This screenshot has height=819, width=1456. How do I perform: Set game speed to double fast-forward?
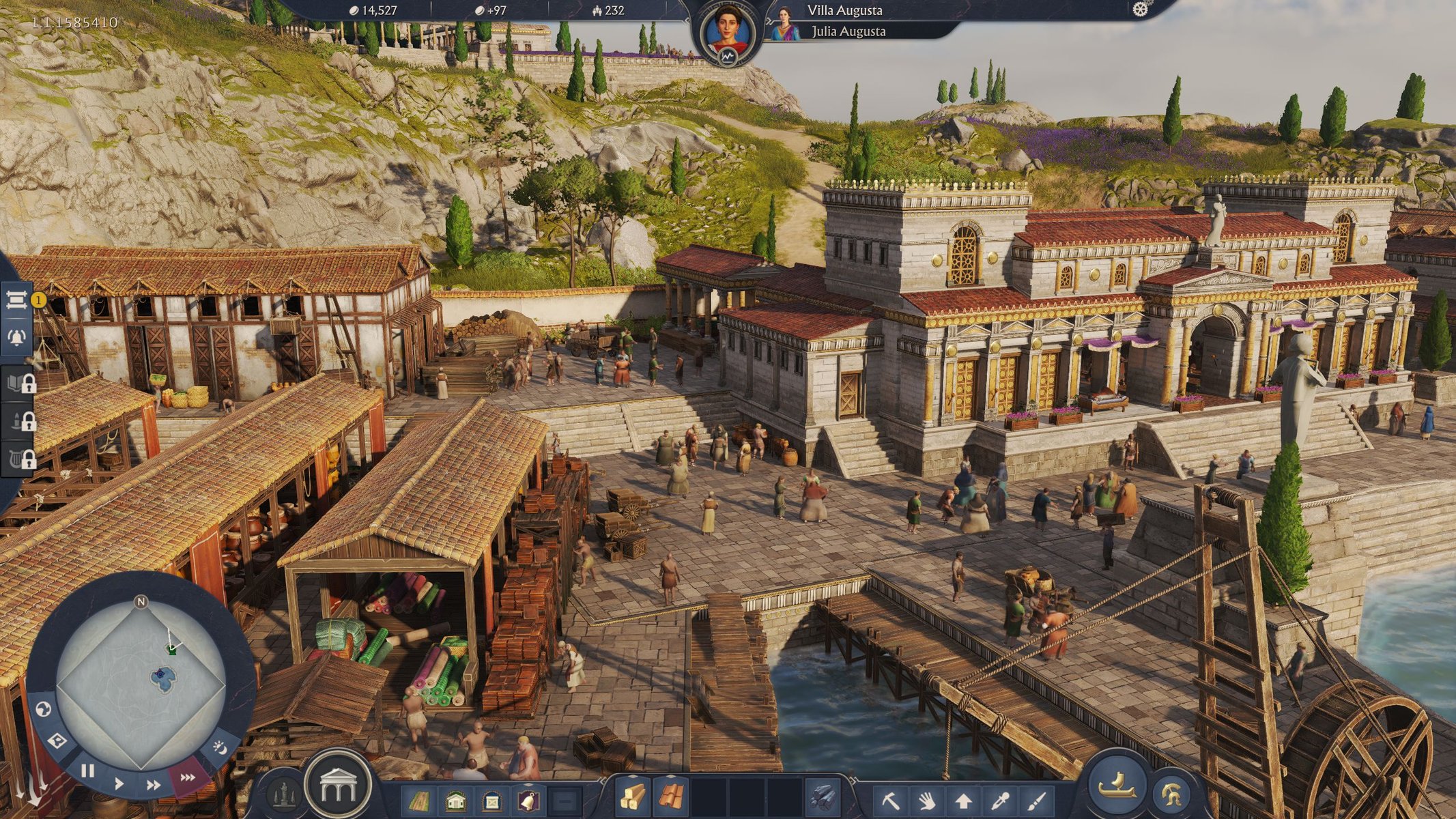pos(154,786)
